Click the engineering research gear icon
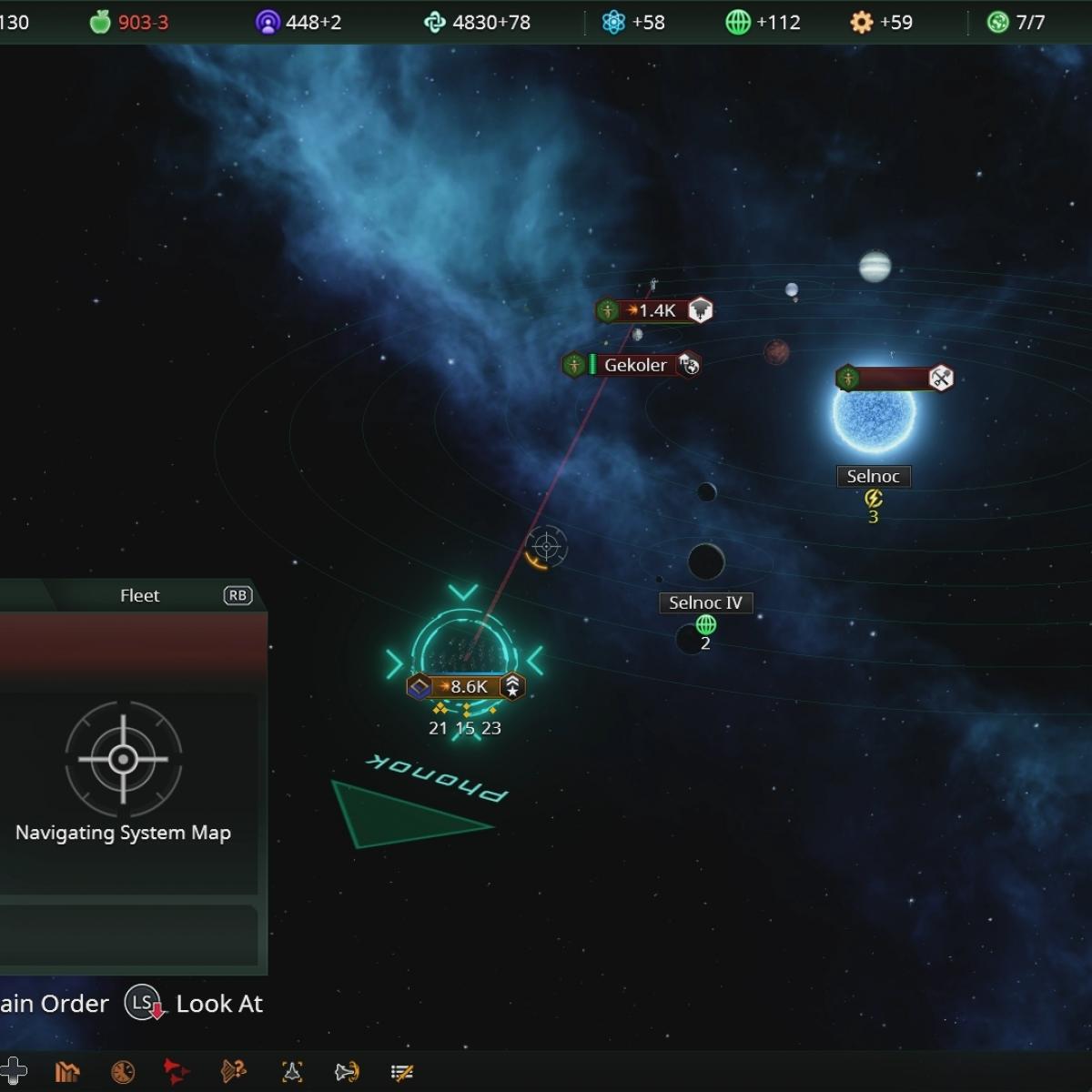Viewport: 1092px width, 1092px height. (x=861, y=22)
